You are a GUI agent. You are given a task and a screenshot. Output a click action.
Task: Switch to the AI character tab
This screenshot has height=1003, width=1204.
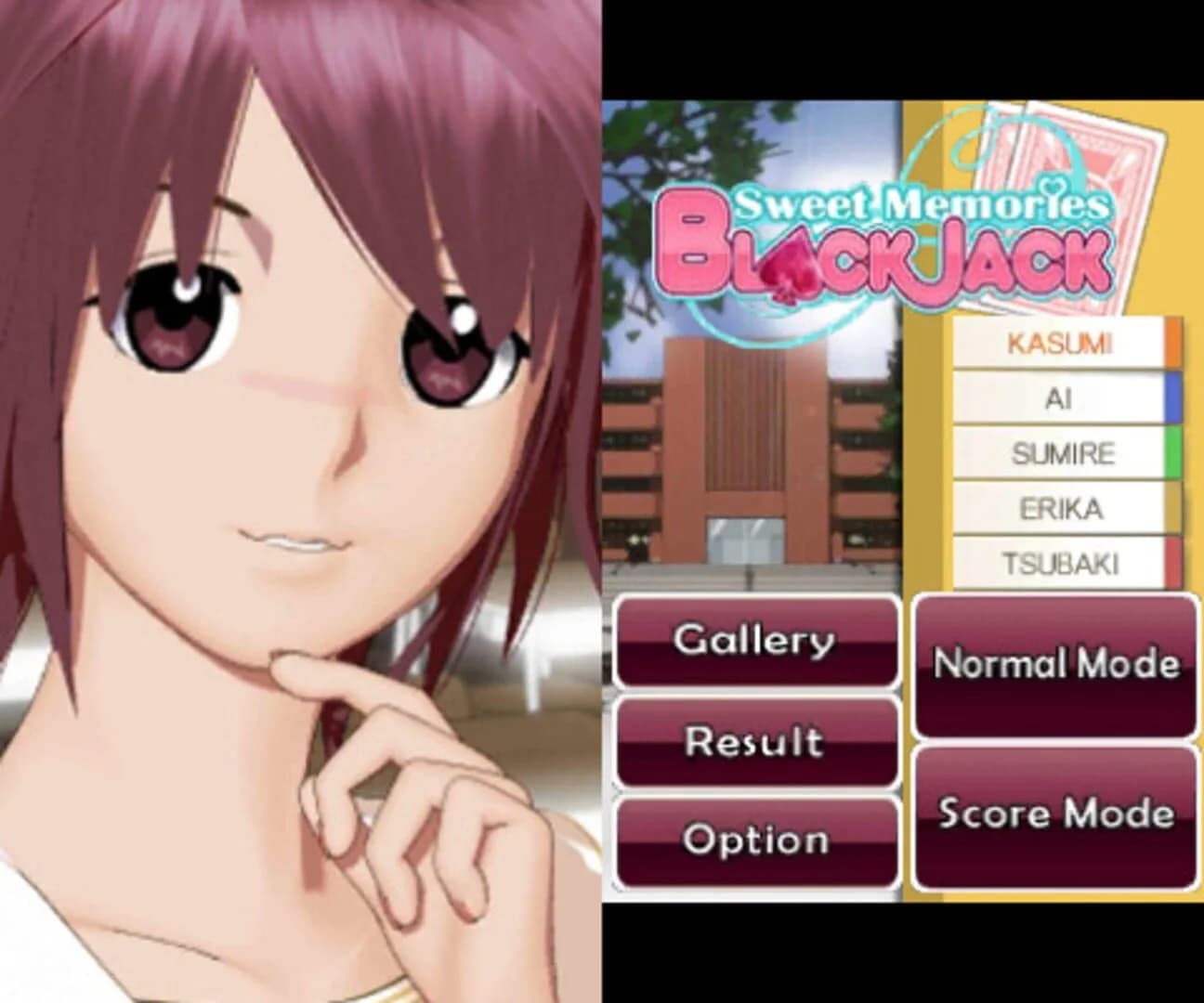click(1059, 399)
